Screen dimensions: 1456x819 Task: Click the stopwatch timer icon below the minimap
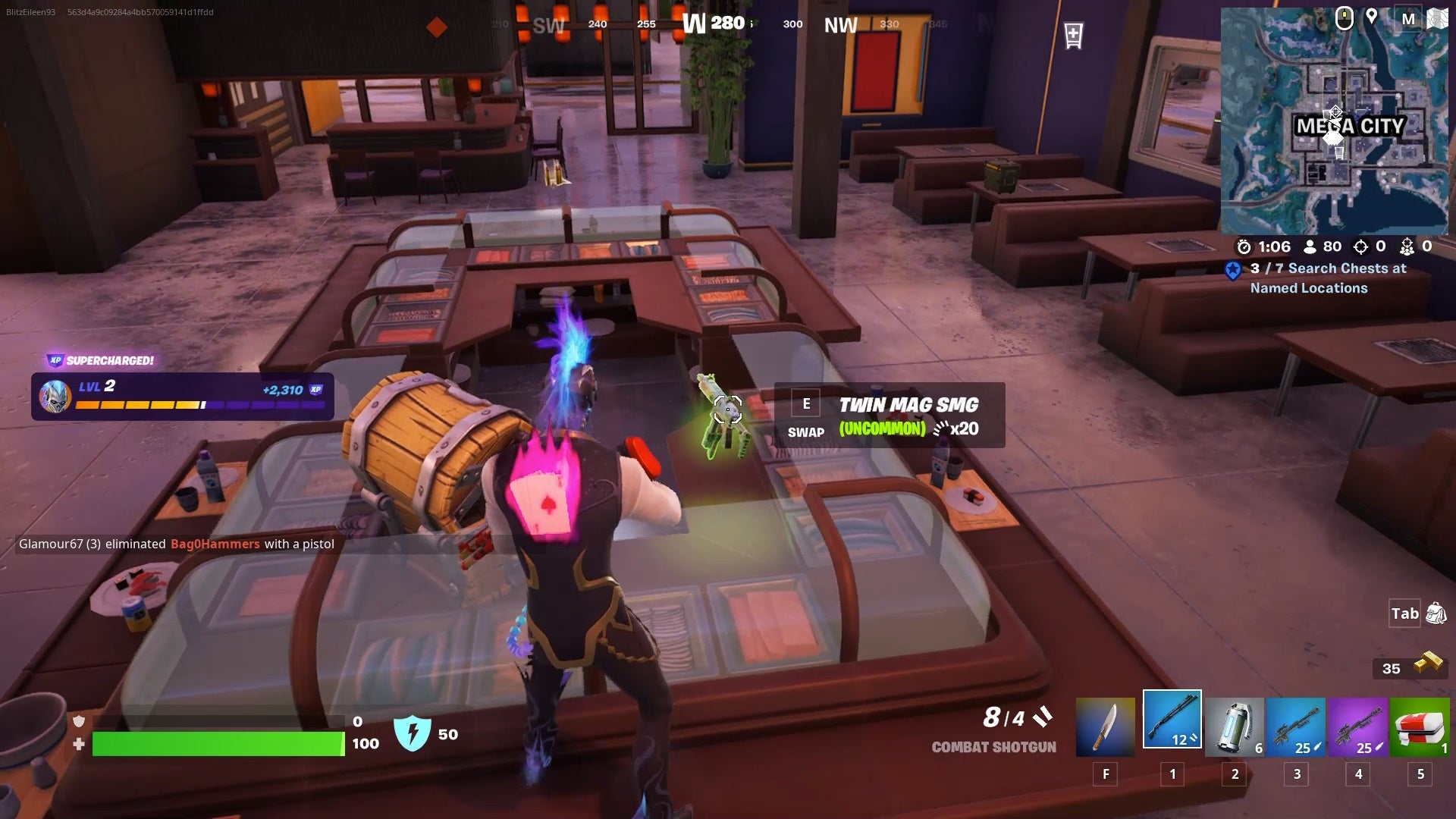click(x=1243, y=246)
